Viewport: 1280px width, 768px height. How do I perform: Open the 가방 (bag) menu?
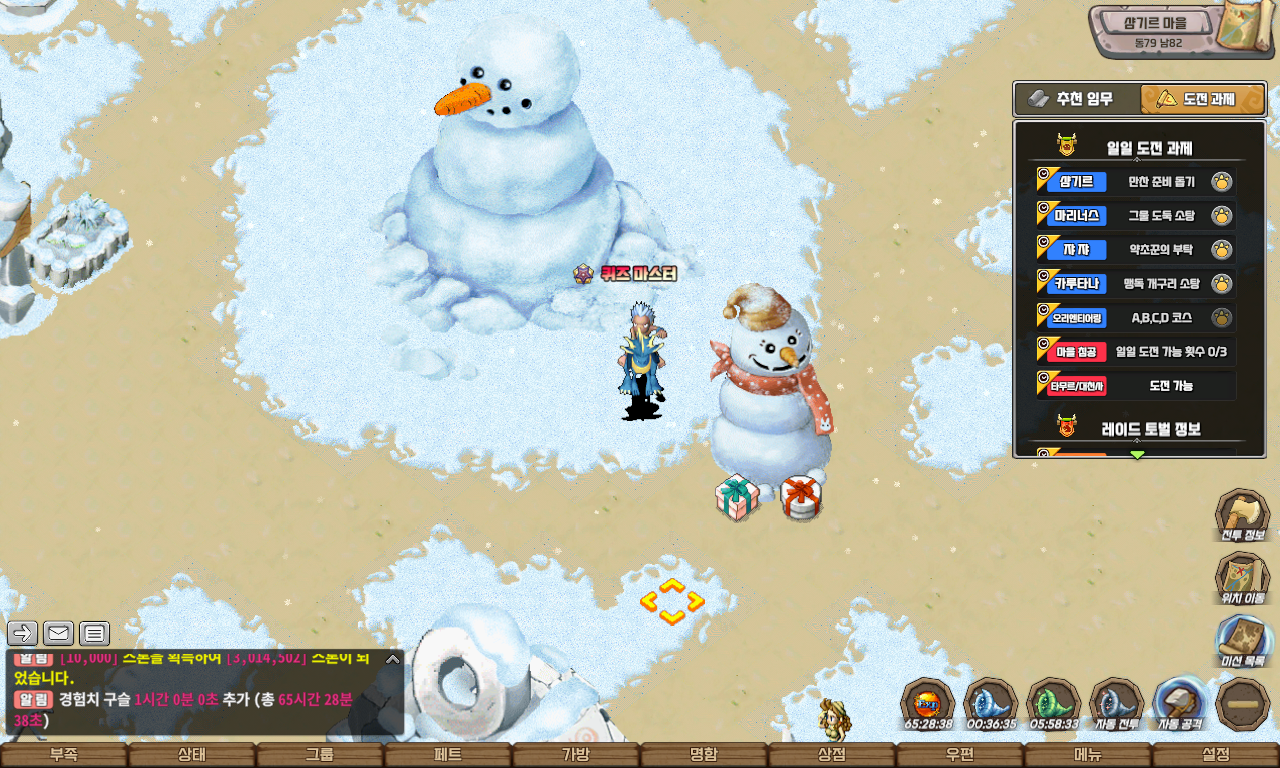(576, 755)
